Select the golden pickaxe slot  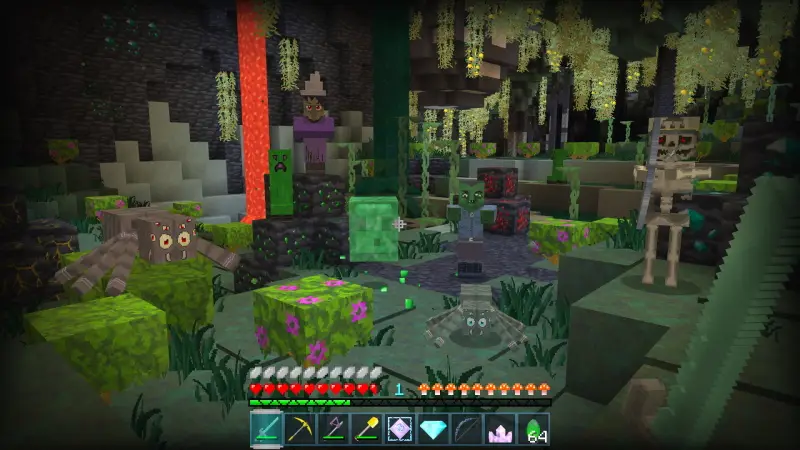point(299,430)
